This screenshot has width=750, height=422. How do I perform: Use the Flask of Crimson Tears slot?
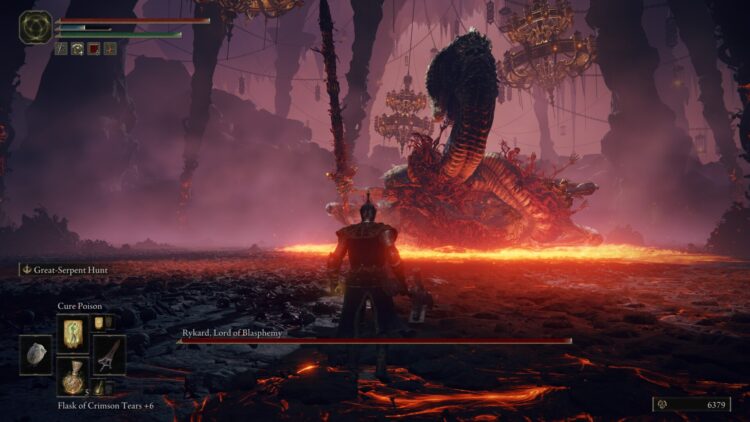73,377
